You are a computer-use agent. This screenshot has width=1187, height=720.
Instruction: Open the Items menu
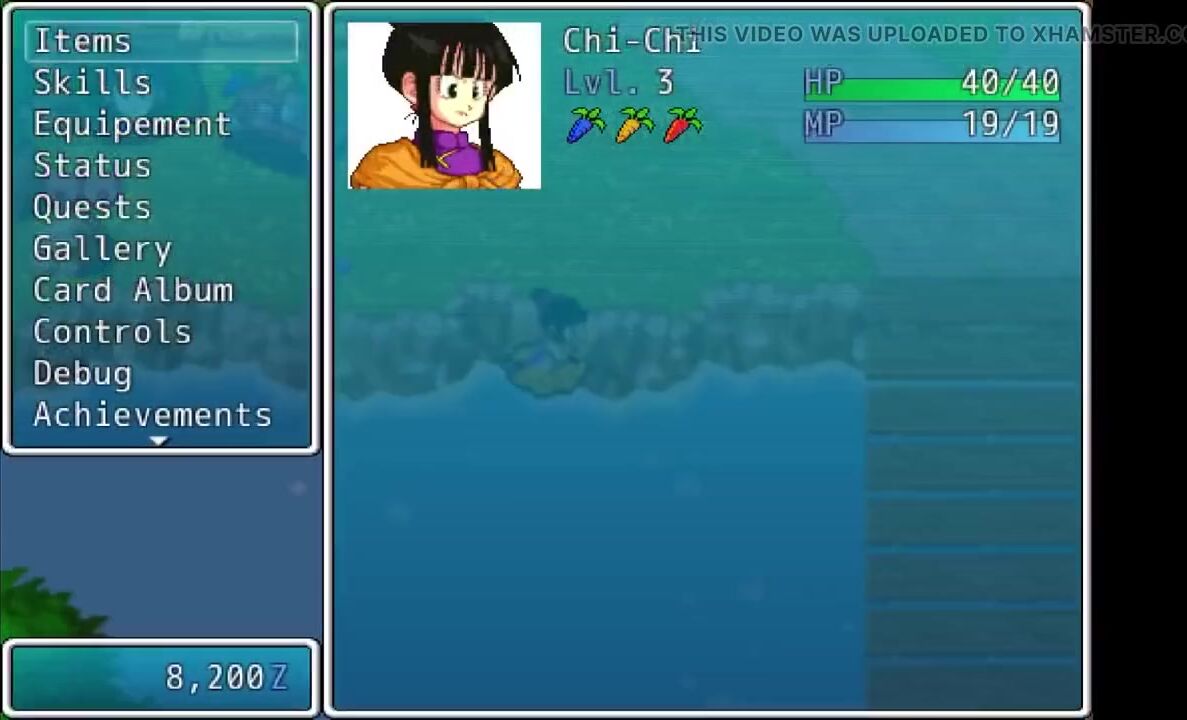coord(83,41)
